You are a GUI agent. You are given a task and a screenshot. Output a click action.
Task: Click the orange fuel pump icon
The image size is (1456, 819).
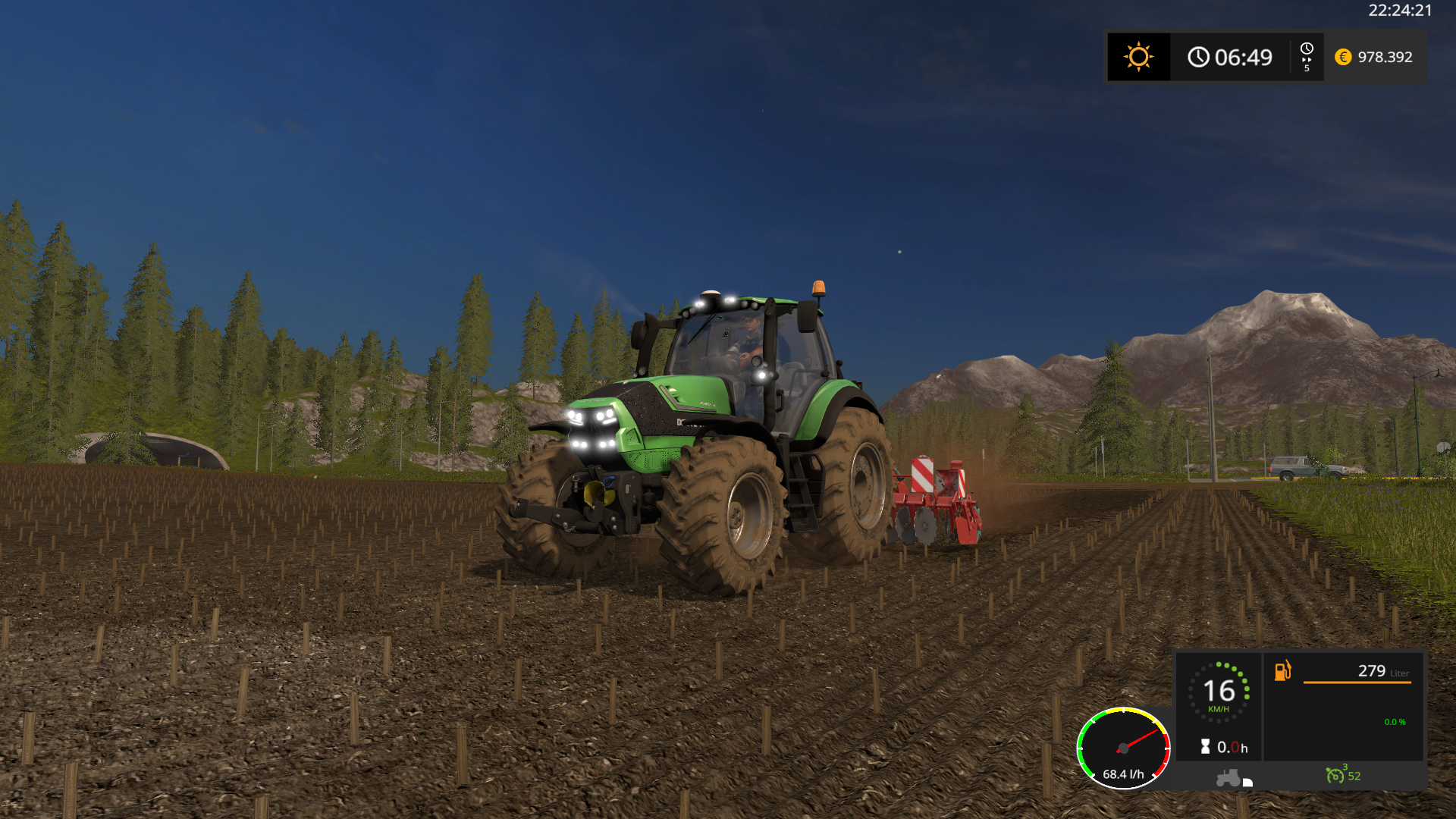coord(1282,670)
